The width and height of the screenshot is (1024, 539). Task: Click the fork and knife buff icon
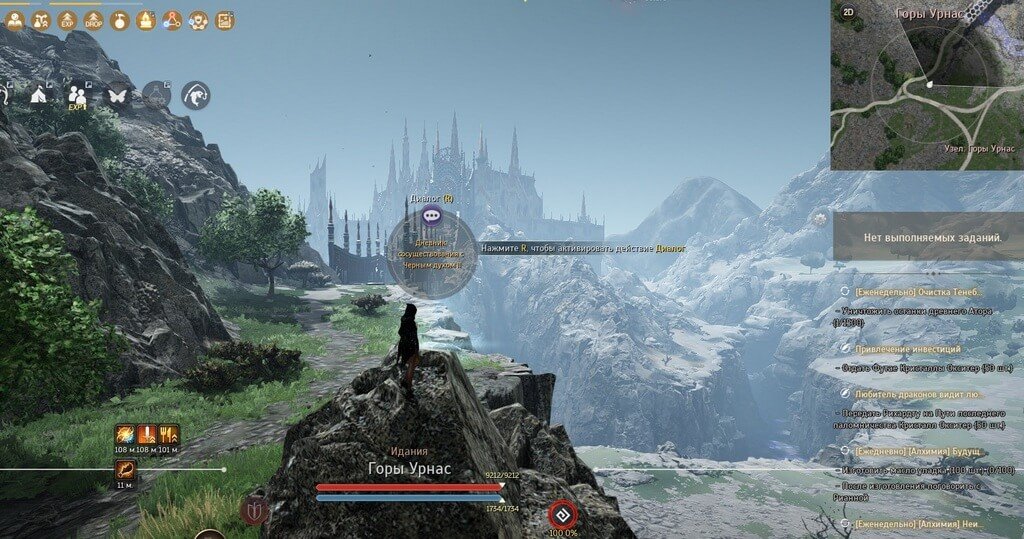click(170, 435)
